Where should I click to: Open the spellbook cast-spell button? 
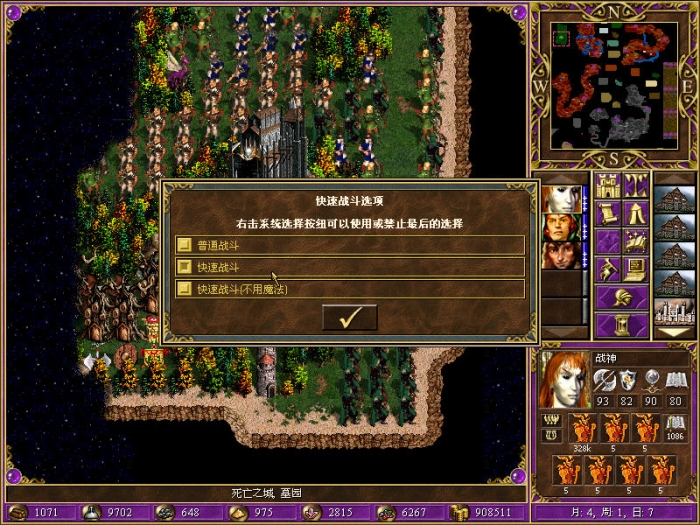click(636, 241)
